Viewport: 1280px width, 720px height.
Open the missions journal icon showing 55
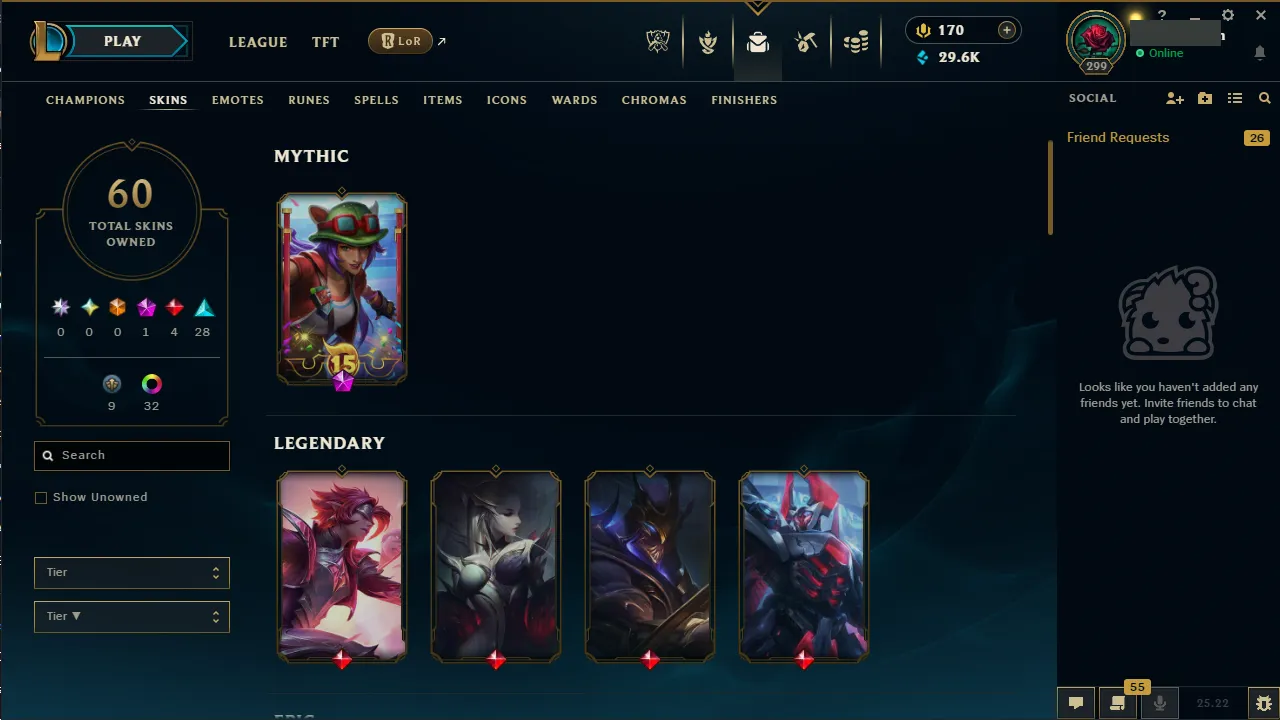click(1117, 702)
